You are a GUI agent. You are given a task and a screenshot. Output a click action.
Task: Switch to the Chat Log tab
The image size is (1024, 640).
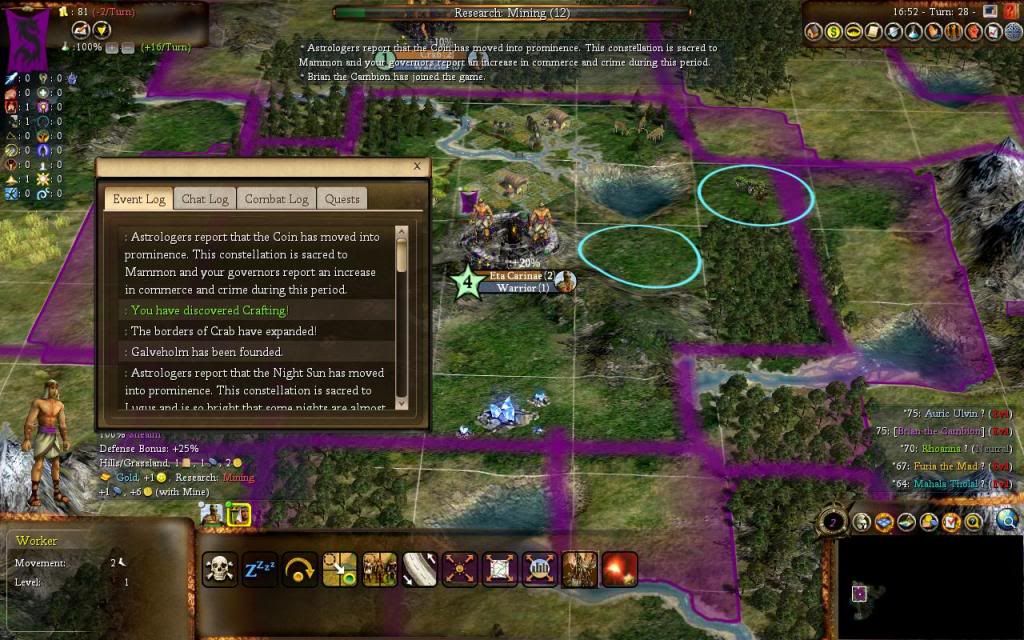click(205, 198)
